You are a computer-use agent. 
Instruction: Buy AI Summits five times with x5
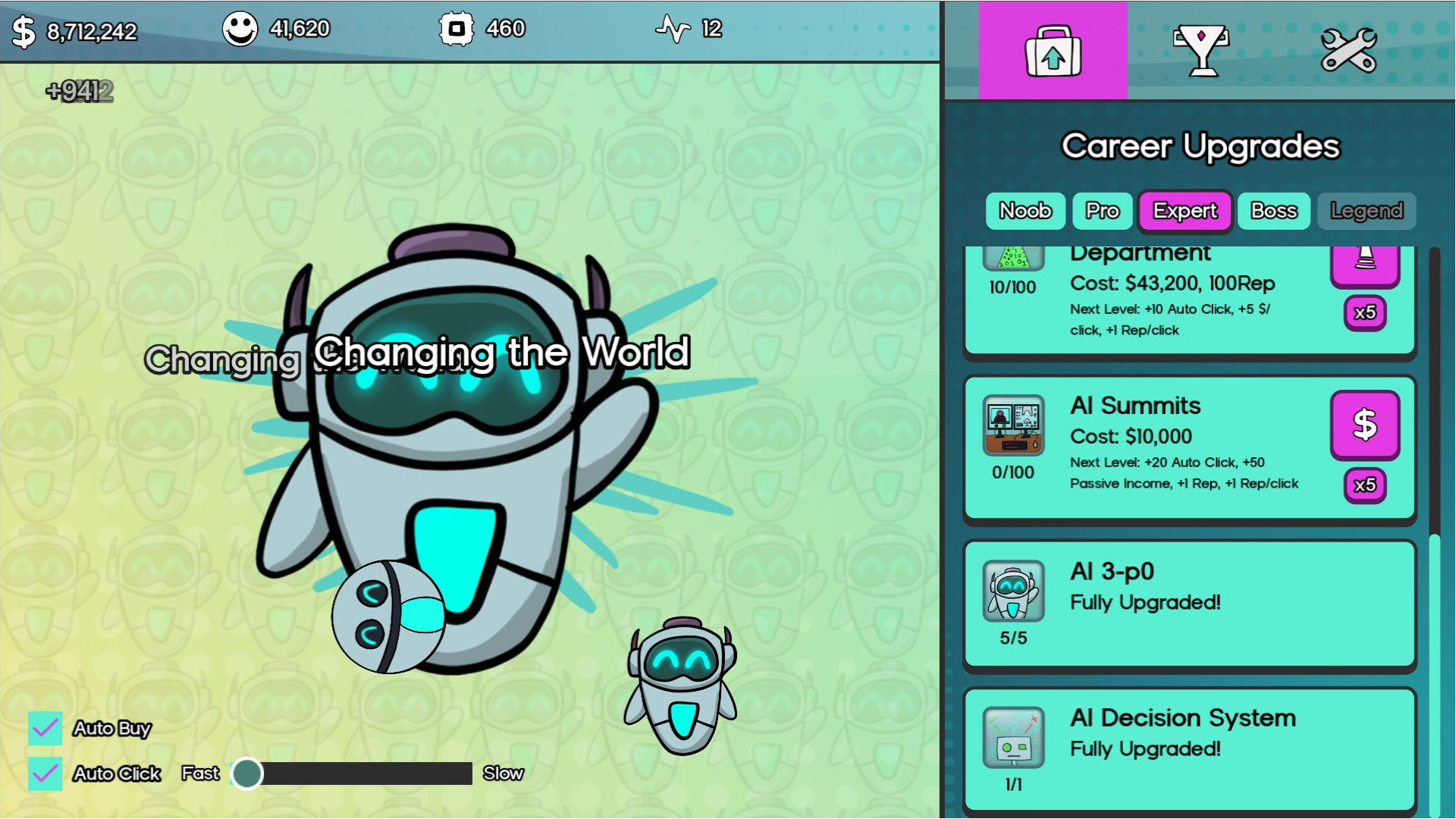pyautogui.click(x=1364, y=485)
